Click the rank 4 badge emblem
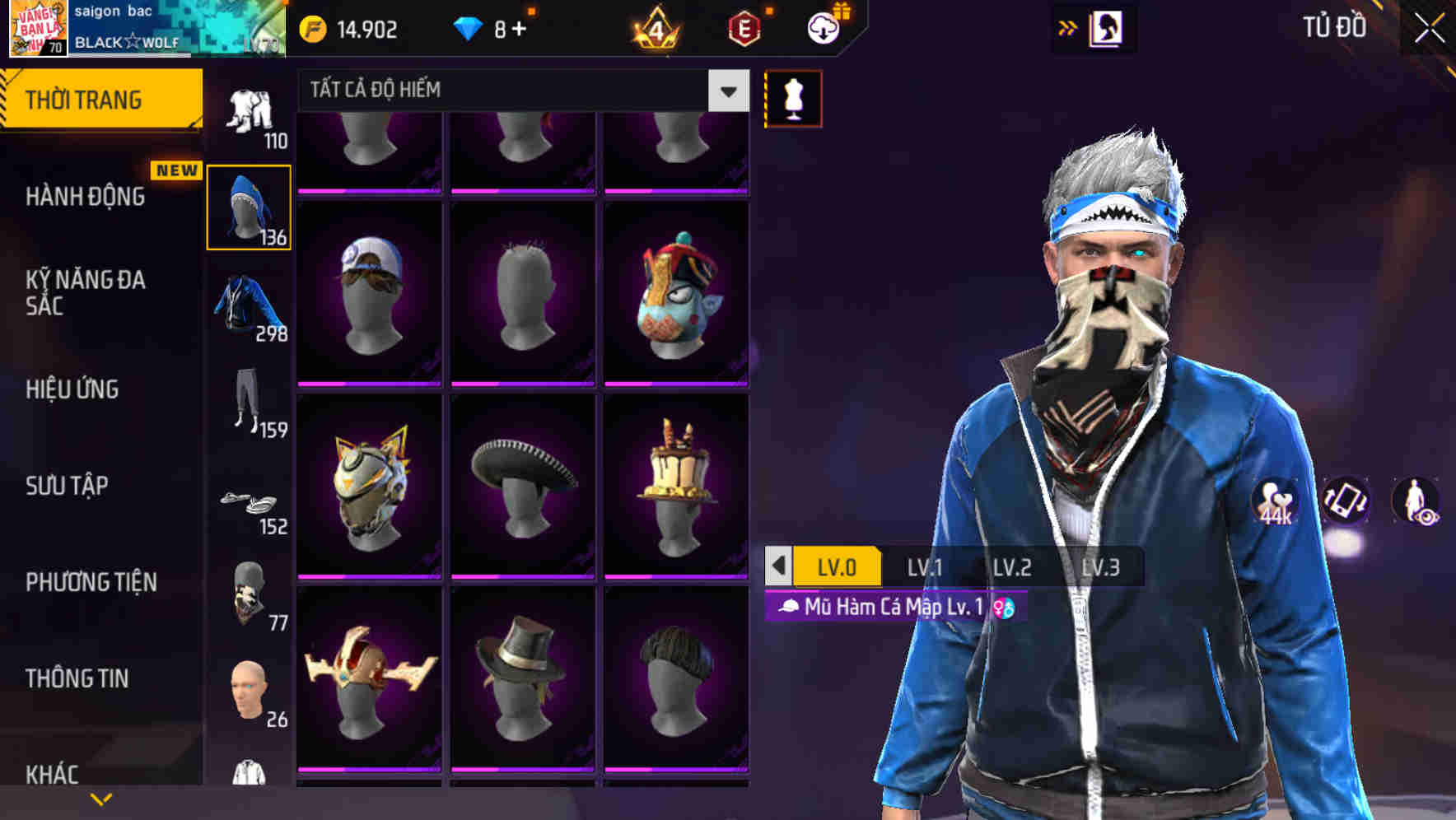Screen dimensions: 1456x820 click(x=655, y=29)
